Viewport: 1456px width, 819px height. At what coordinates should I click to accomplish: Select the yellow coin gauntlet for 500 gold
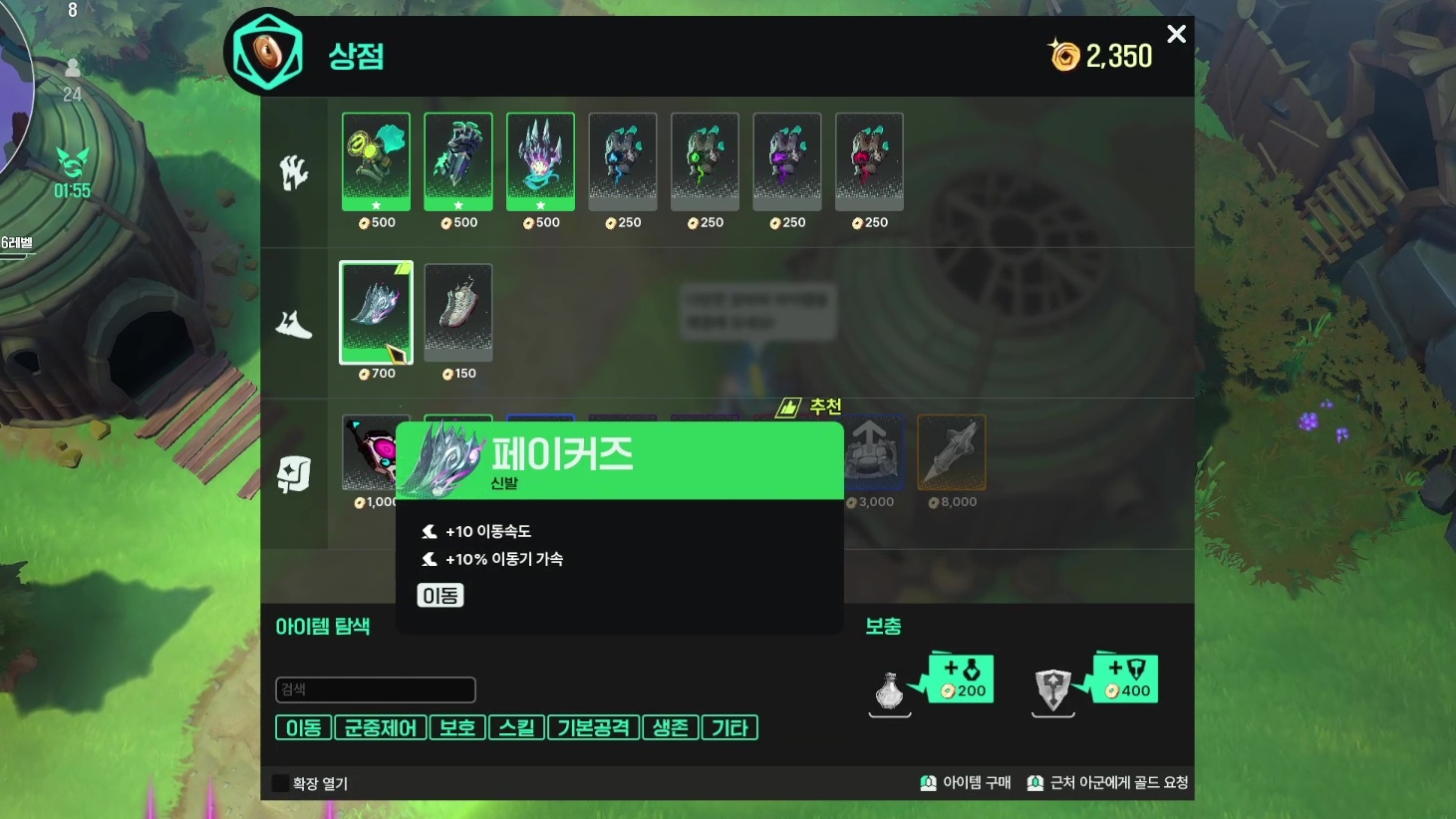point(376,160)
